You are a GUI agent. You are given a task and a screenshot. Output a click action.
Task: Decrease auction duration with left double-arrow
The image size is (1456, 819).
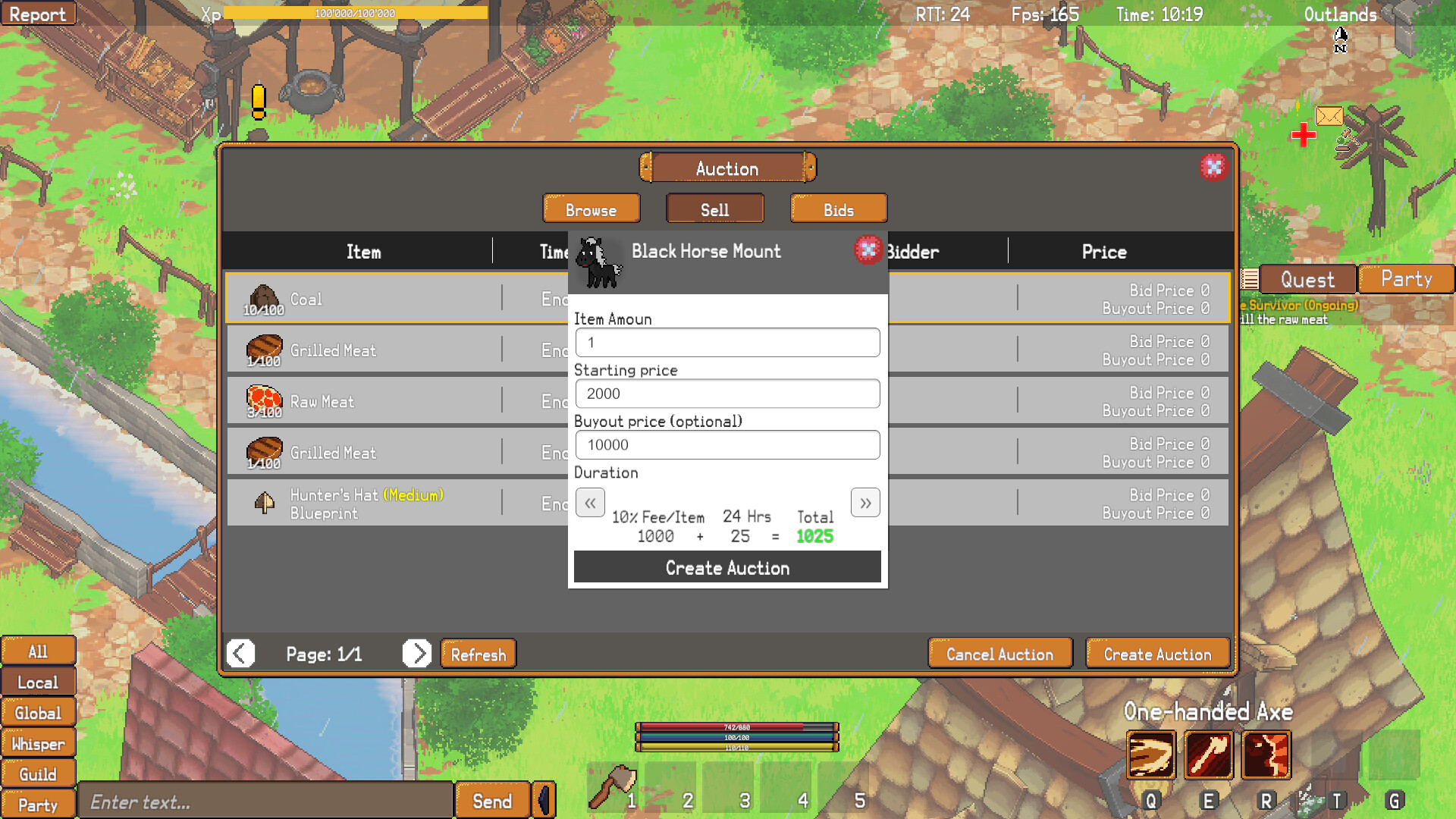tap(590, 502)
